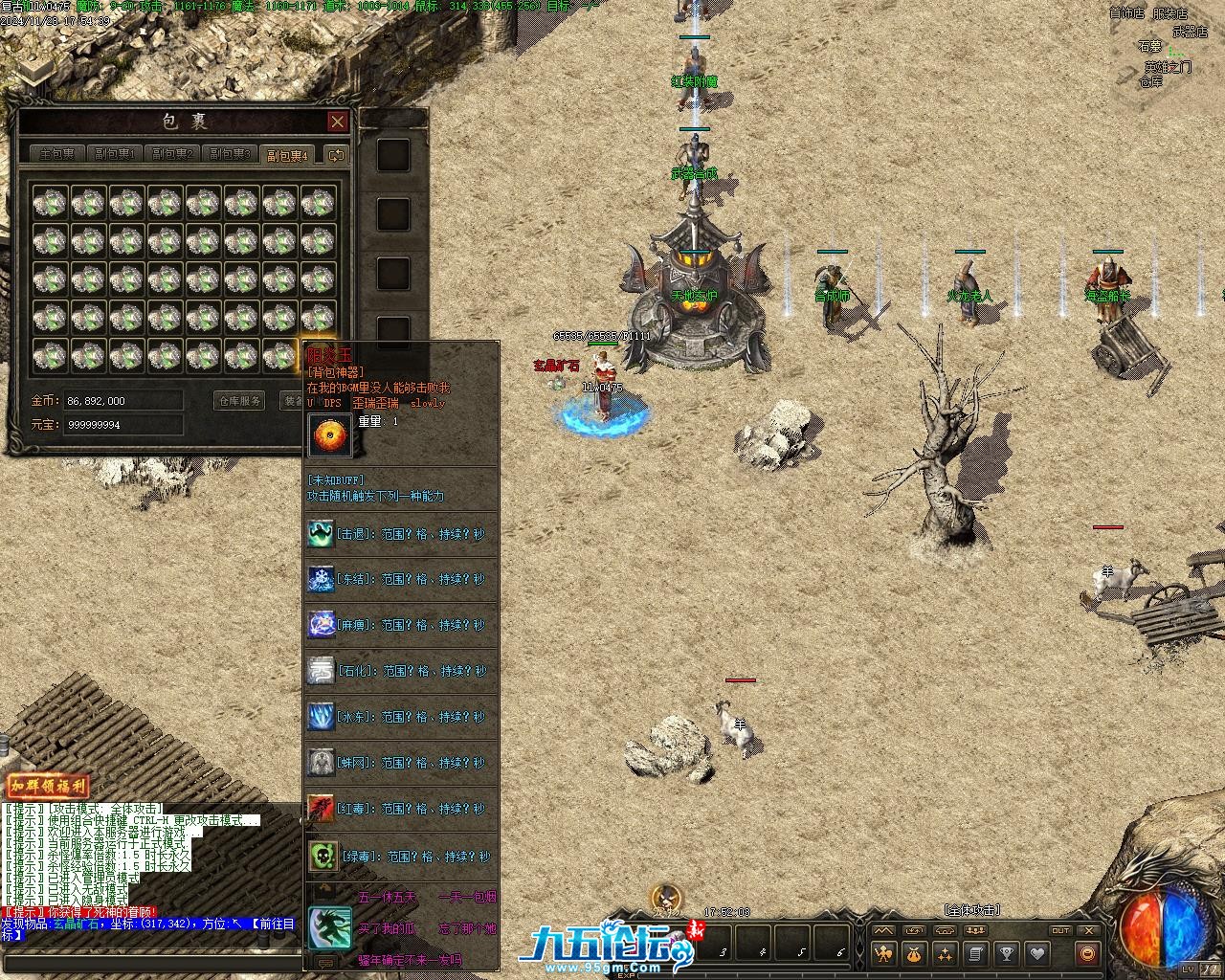The height and width of the screenshot is (980, 1225).
Task: Open the skills sparkle icon
Action: pyautogui.click(x=945, y=953)
